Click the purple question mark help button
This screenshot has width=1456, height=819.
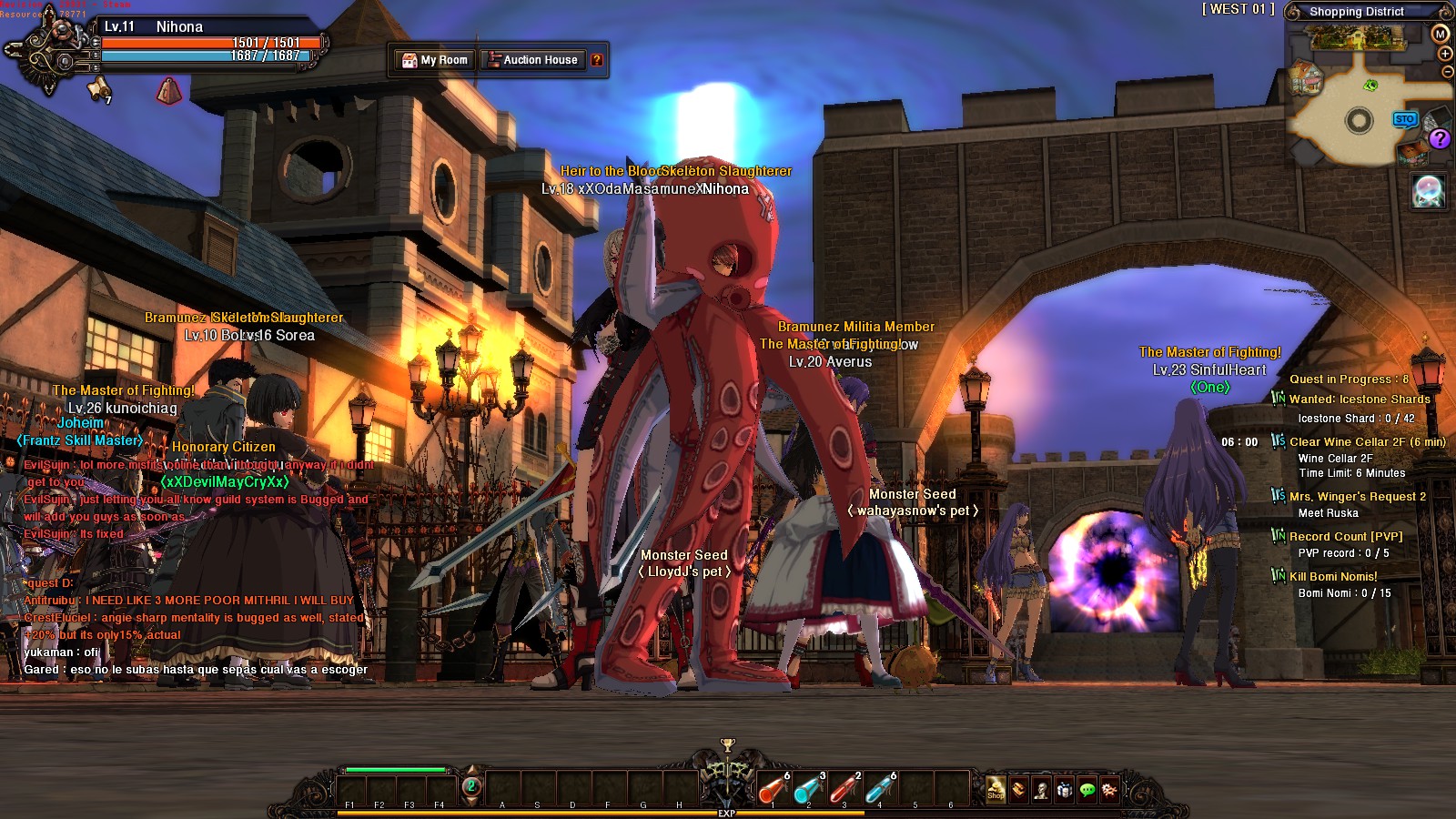tap(1440, 138)
